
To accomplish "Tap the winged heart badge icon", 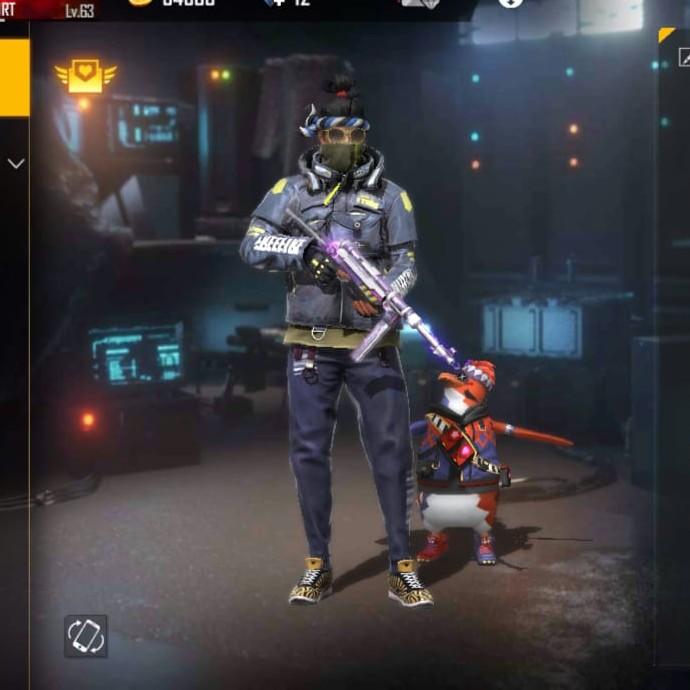I will click(86, 76).
